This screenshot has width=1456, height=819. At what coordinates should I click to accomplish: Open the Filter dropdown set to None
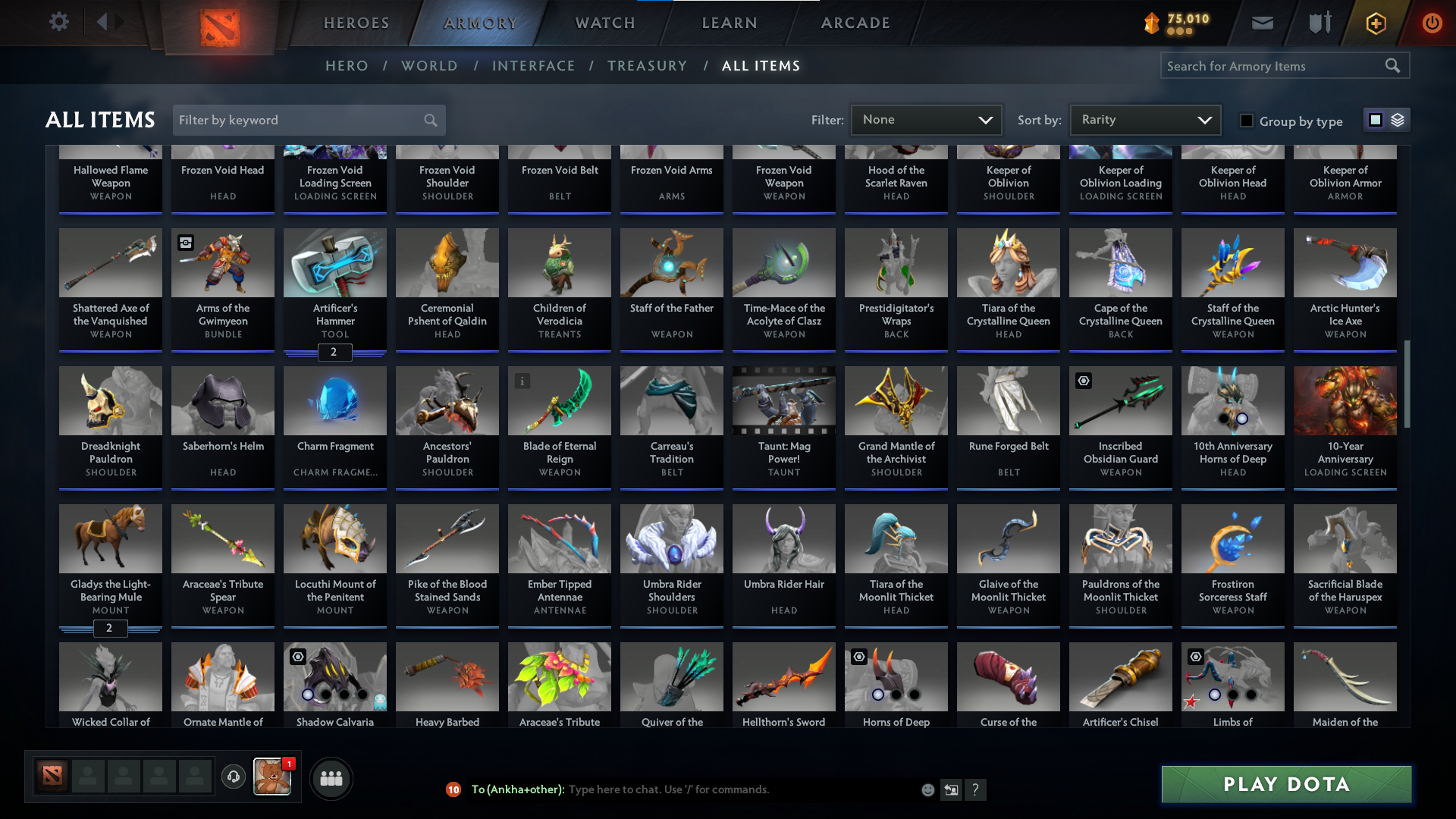[x=926, y=119]
